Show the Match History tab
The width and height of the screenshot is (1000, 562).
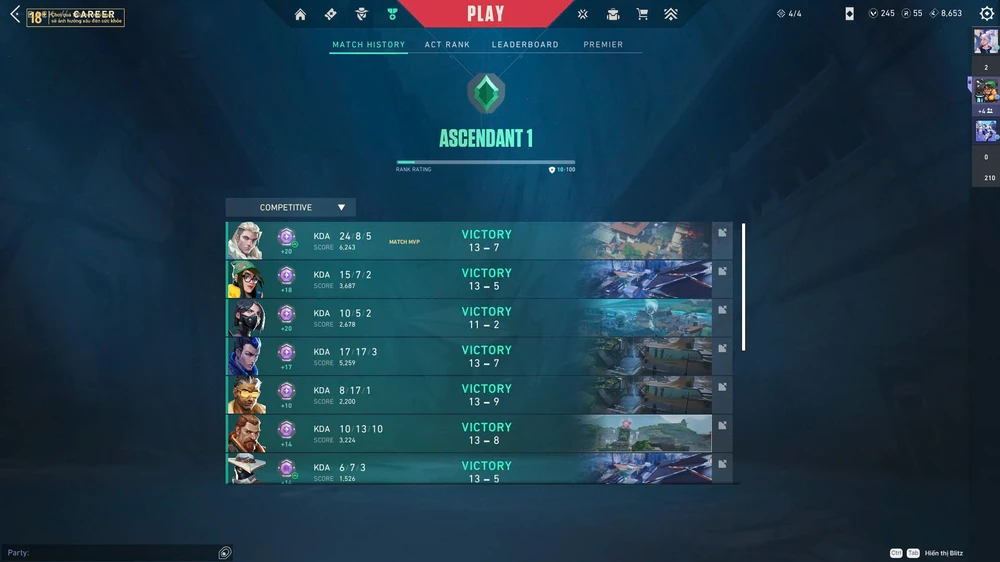click(x=369, y=45)
